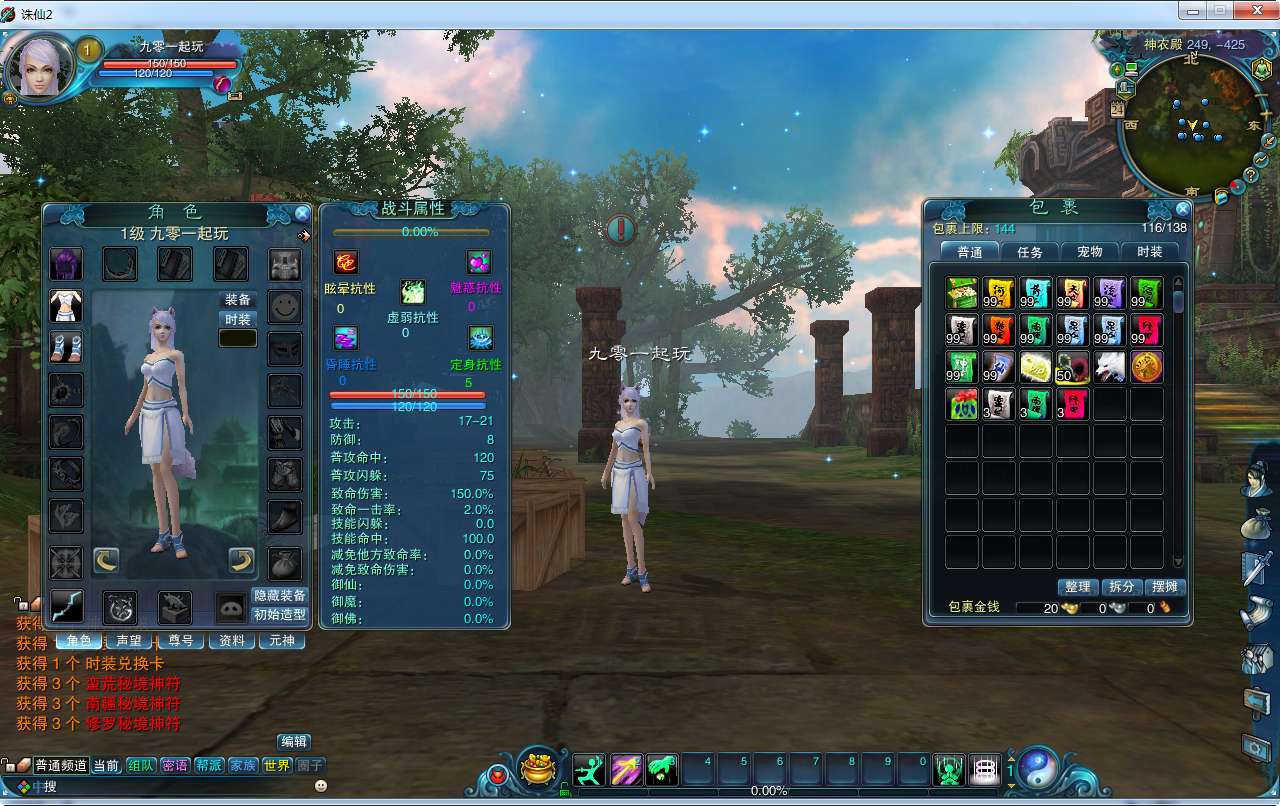Open the 元神 tab
The image size is (1280, 806).
coord(282,640)
